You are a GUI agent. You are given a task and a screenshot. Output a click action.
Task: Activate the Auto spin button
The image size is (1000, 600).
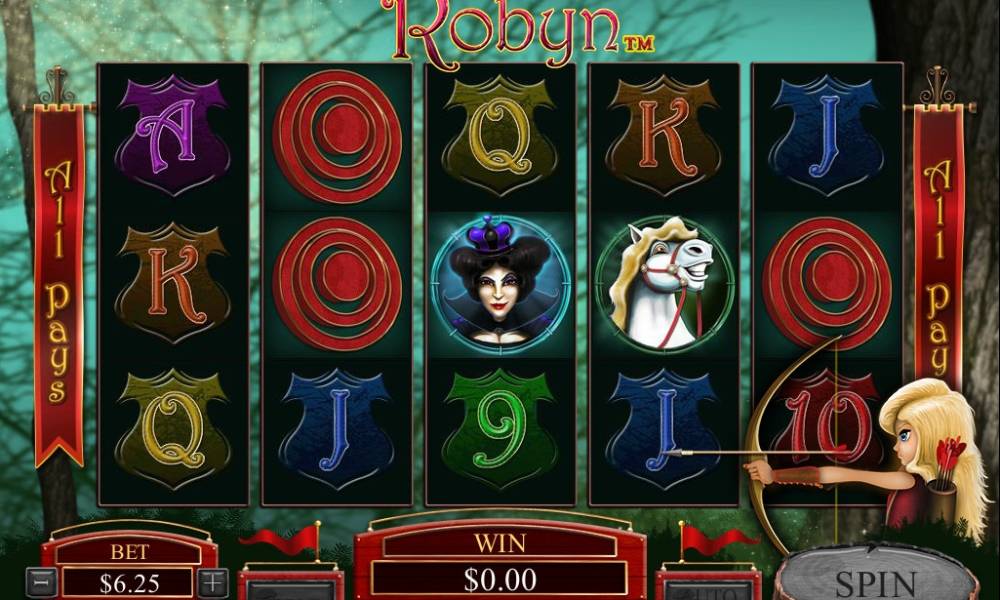tap(707, 588)
